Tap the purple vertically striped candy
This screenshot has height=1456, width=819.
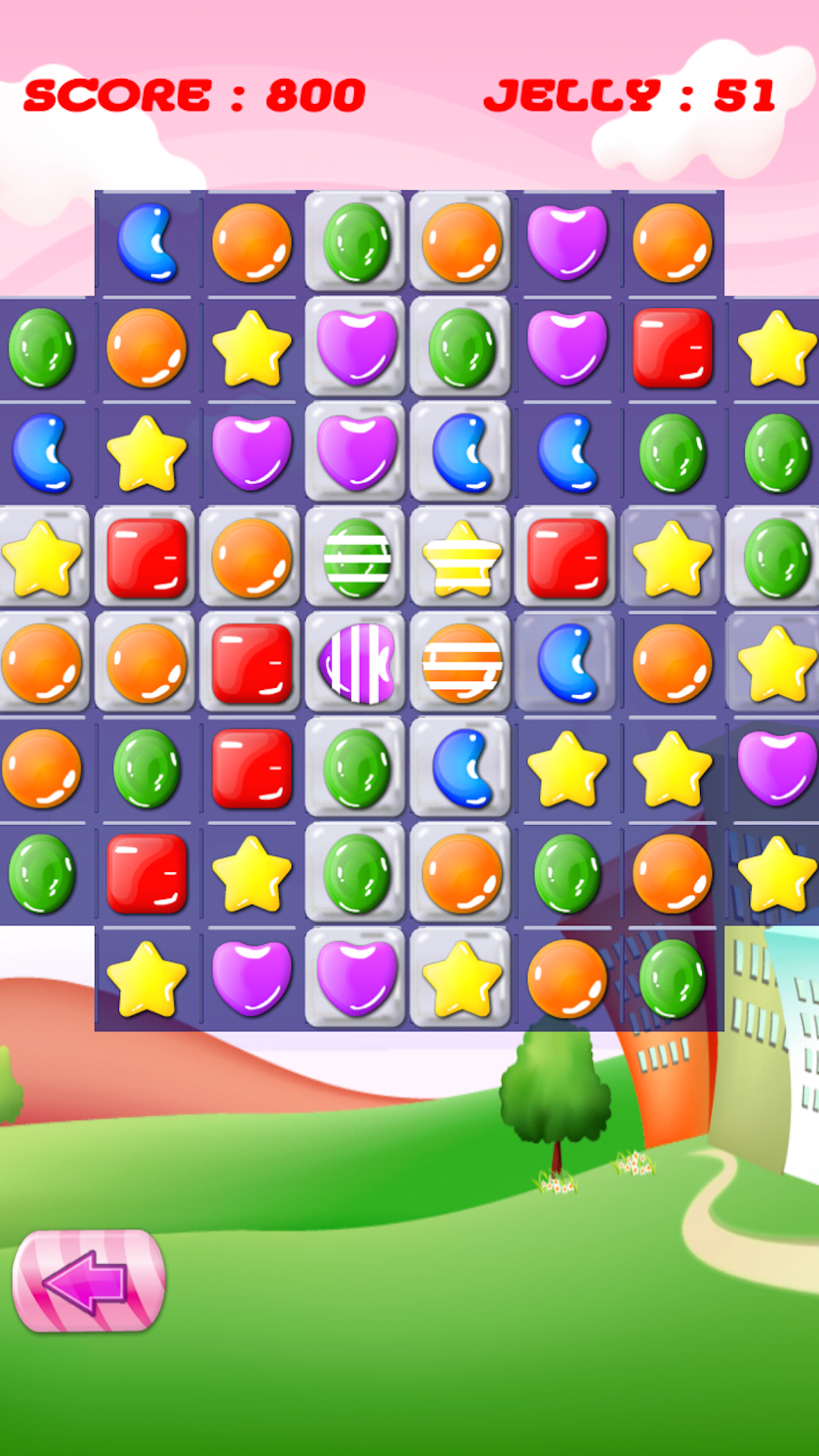pos(356,664)
